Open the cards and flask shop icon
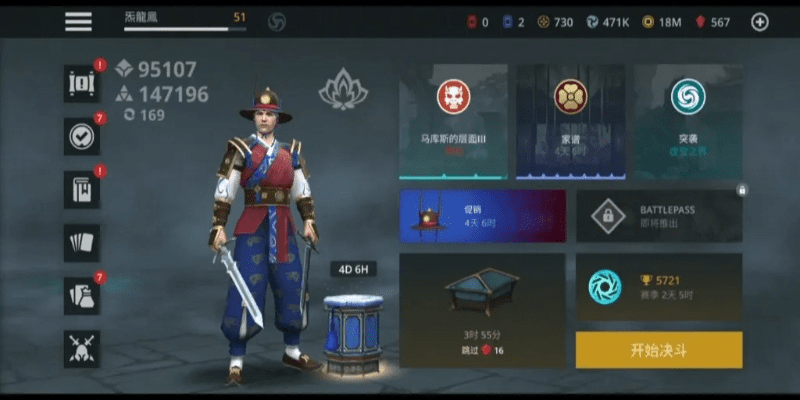800x400 pixels. click(x=81, y=296)
